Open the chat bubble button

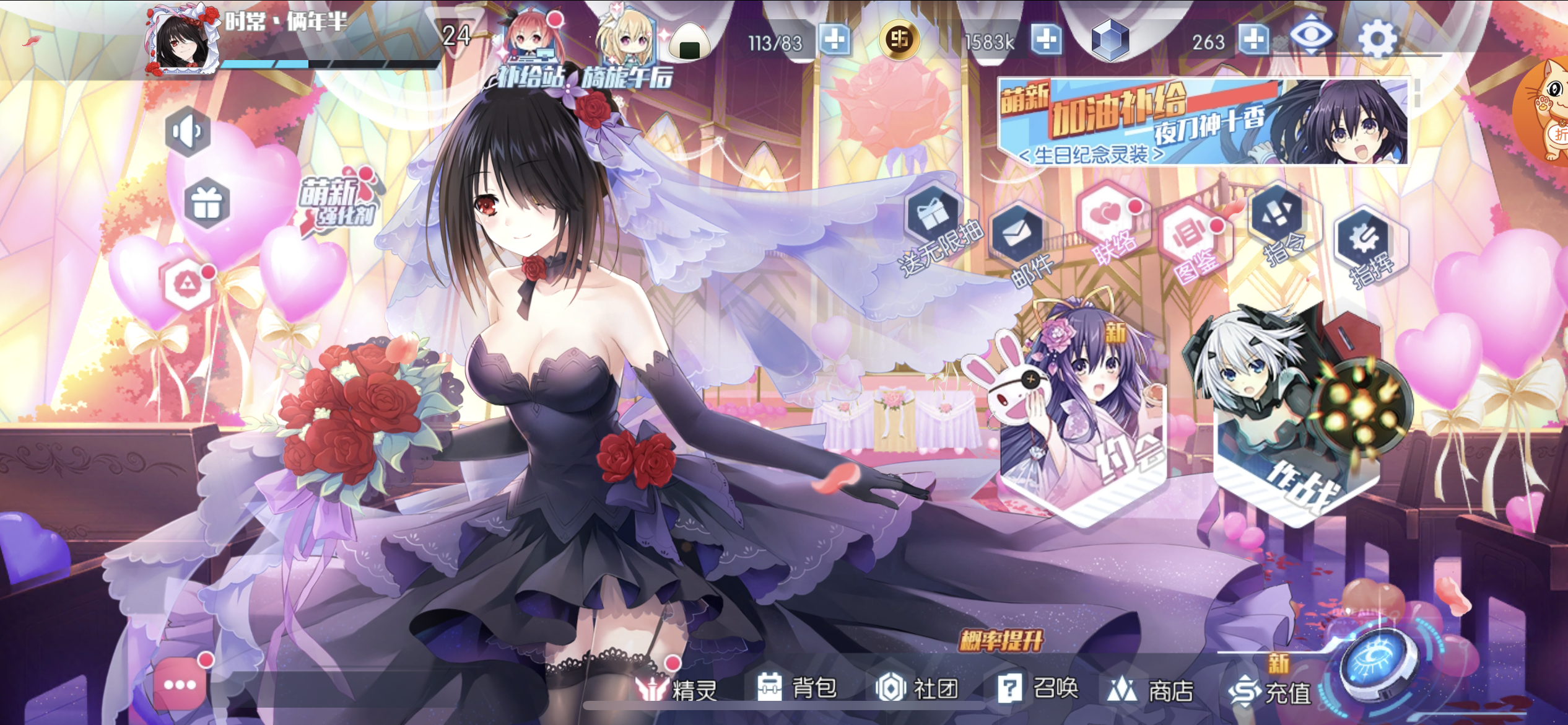(180, 685)
